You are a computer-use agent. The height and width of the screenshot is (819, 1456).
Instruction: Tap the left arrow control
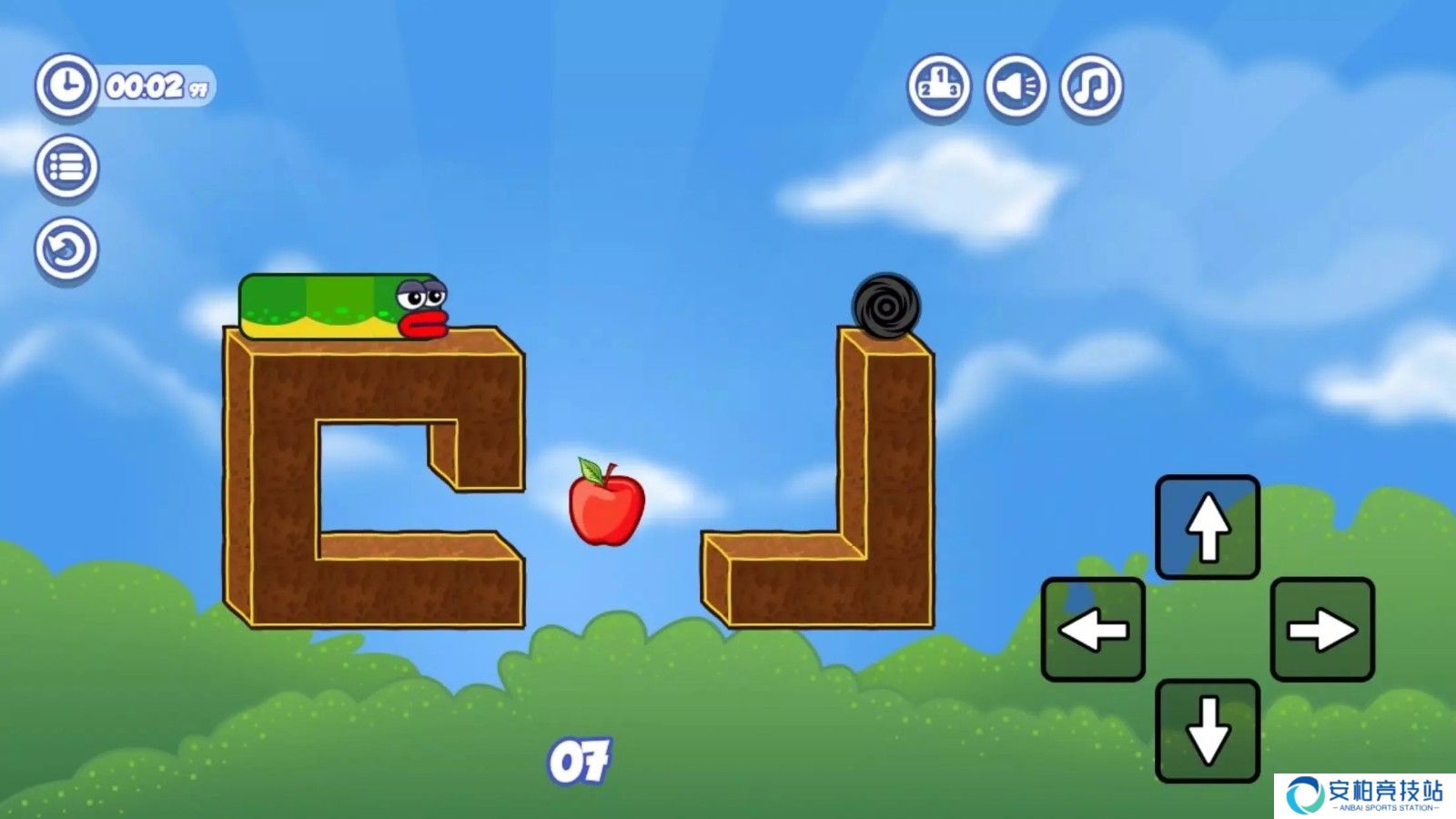(x=1093, y=630)
